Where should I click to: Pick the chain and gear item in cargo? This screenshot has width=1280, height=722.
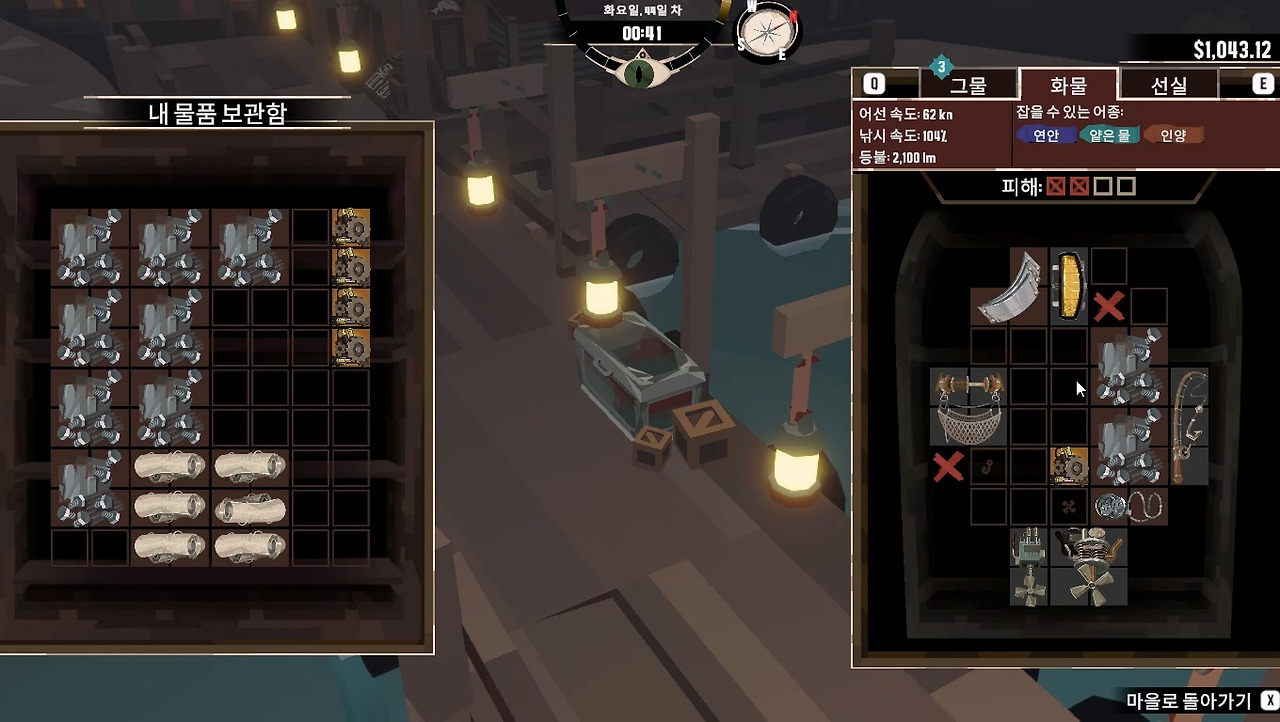click(x=1128, y=506)
